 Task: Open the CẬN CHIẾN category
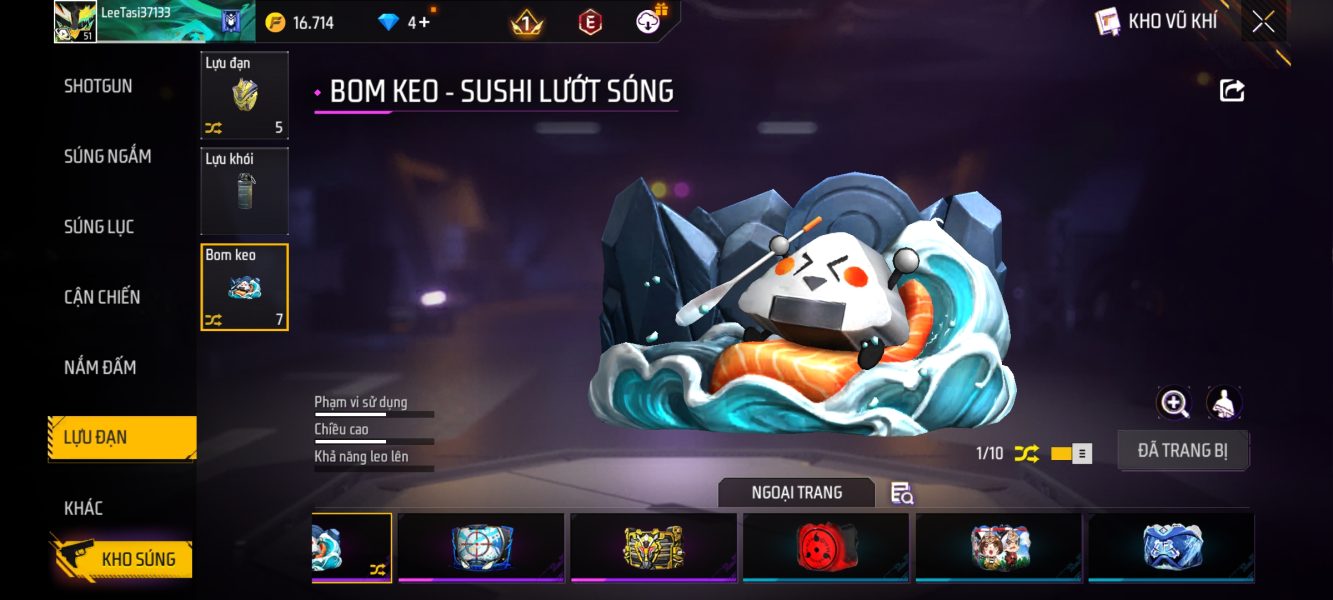pyautogui.click(x=102, y=297)
